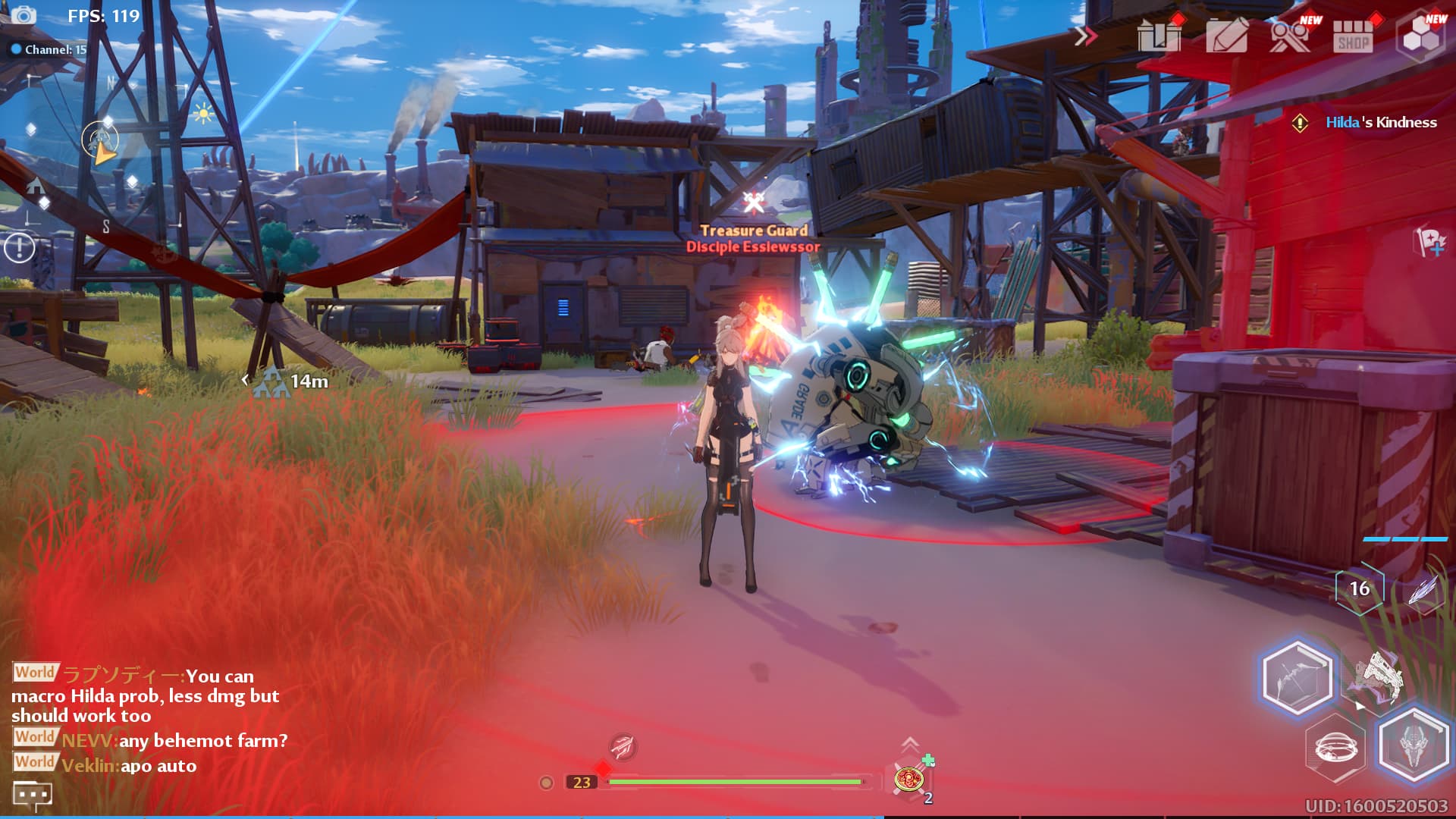Click the flag with plus icon
The image size is (1456, 819).
click(1430, 243)
